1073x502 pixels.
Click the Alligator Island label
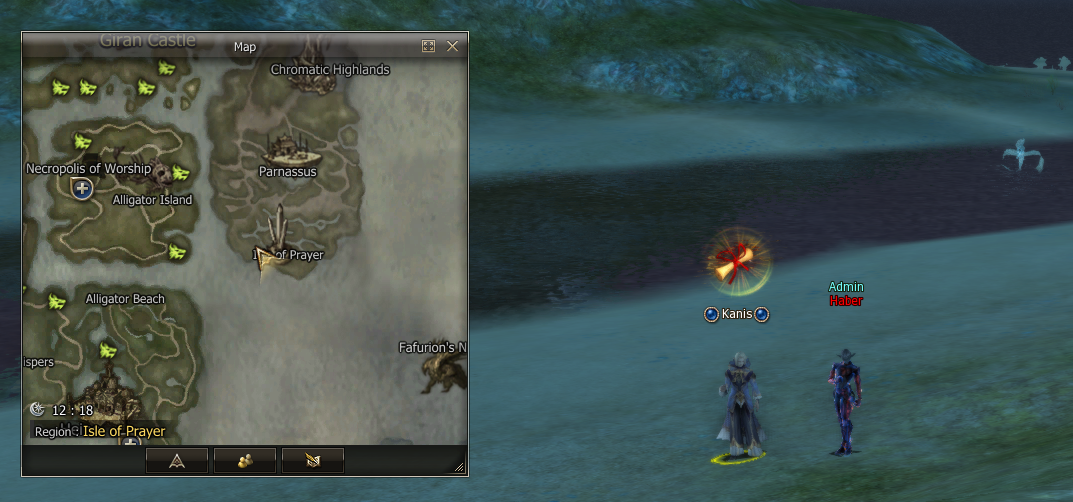(152, 200)
